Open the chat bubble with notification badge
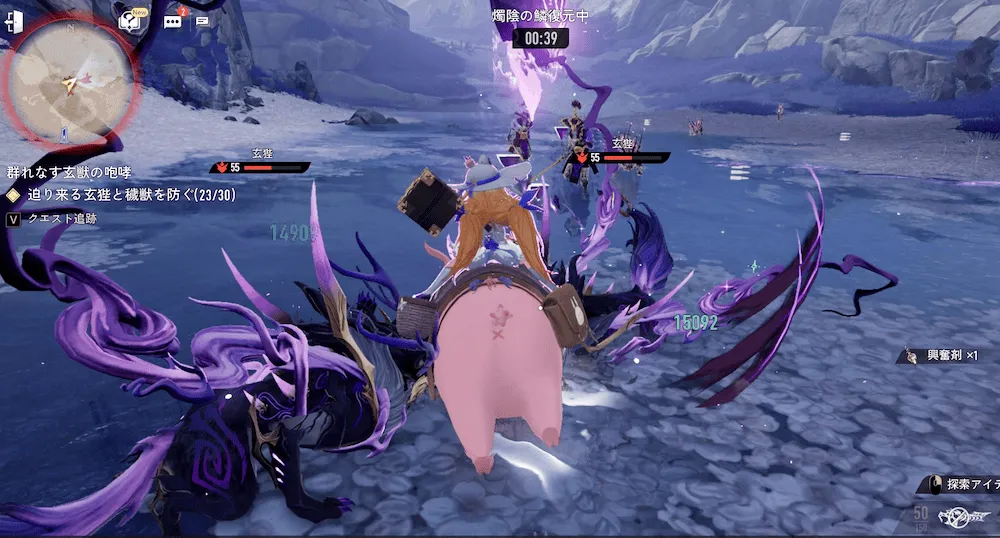1000x538 pixels. [173, 20]
